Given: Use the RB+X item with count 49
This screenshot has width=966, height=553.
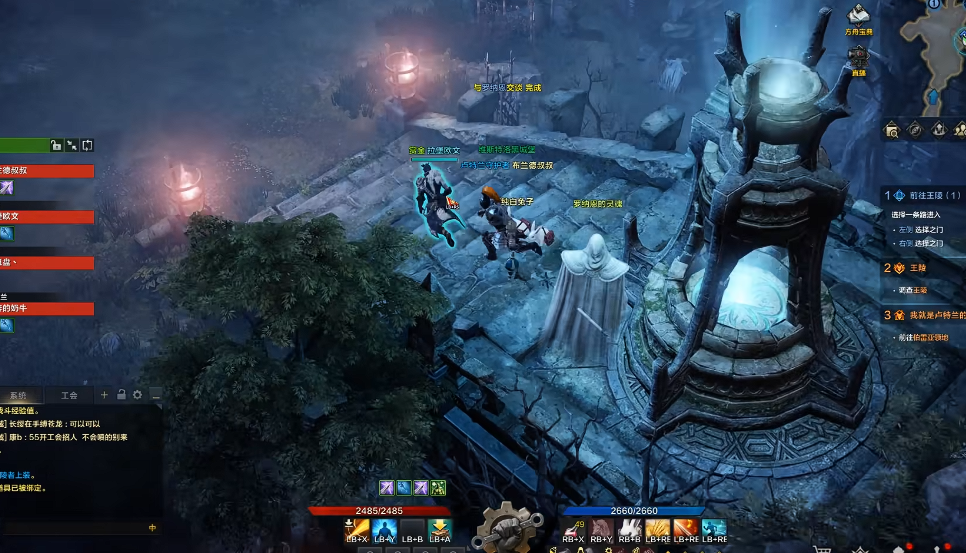Looking at the screenshot, I should click(x=574, y=530).
